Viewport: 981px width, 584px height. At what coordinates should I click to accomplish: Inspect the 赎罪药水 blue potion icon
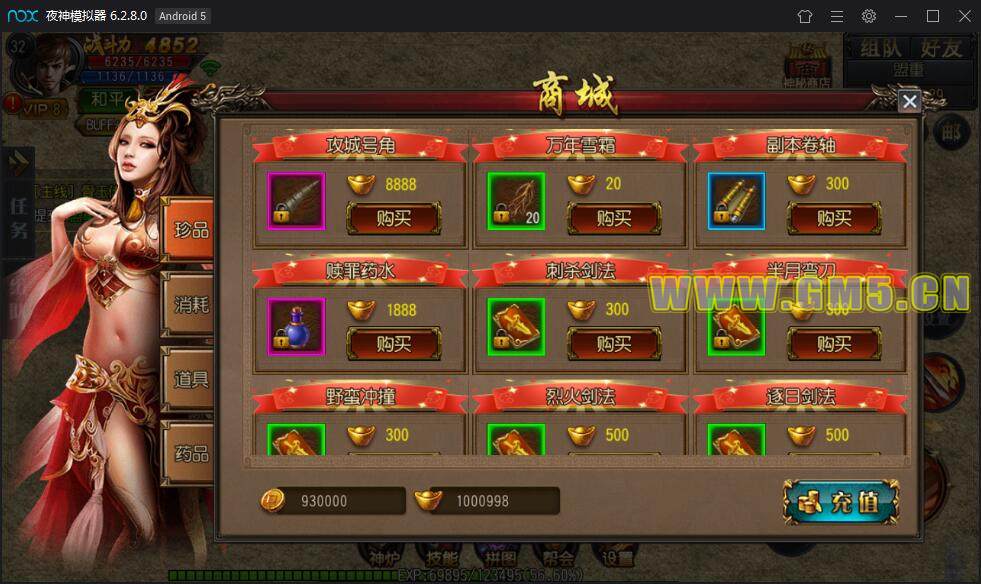tap(296, 326)
